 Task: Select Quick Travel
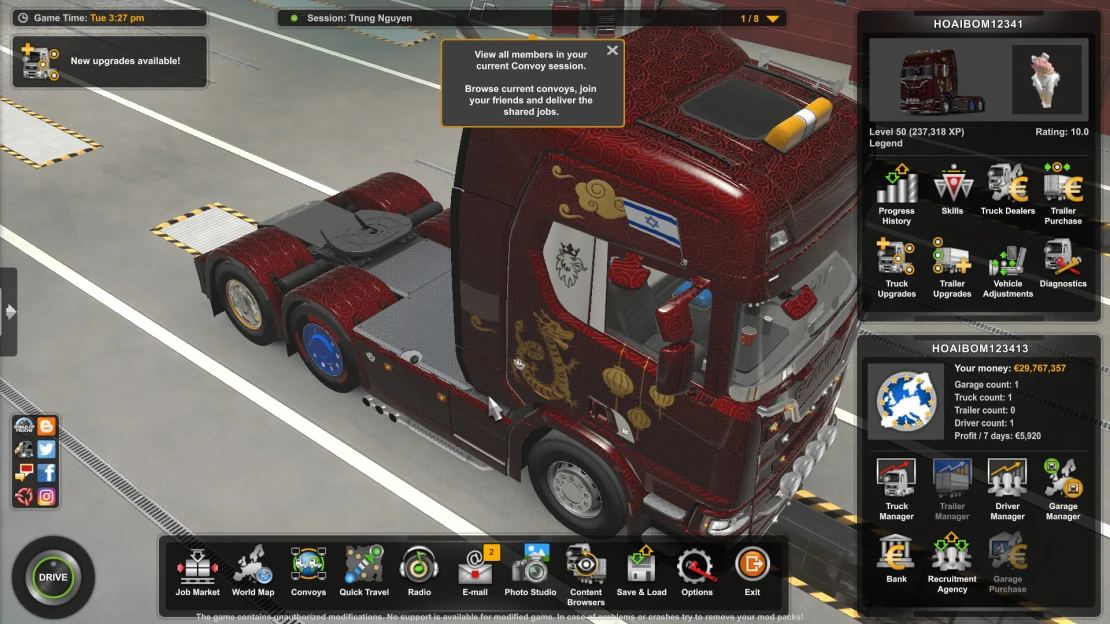pyautogui.click(x=364, y=569)
